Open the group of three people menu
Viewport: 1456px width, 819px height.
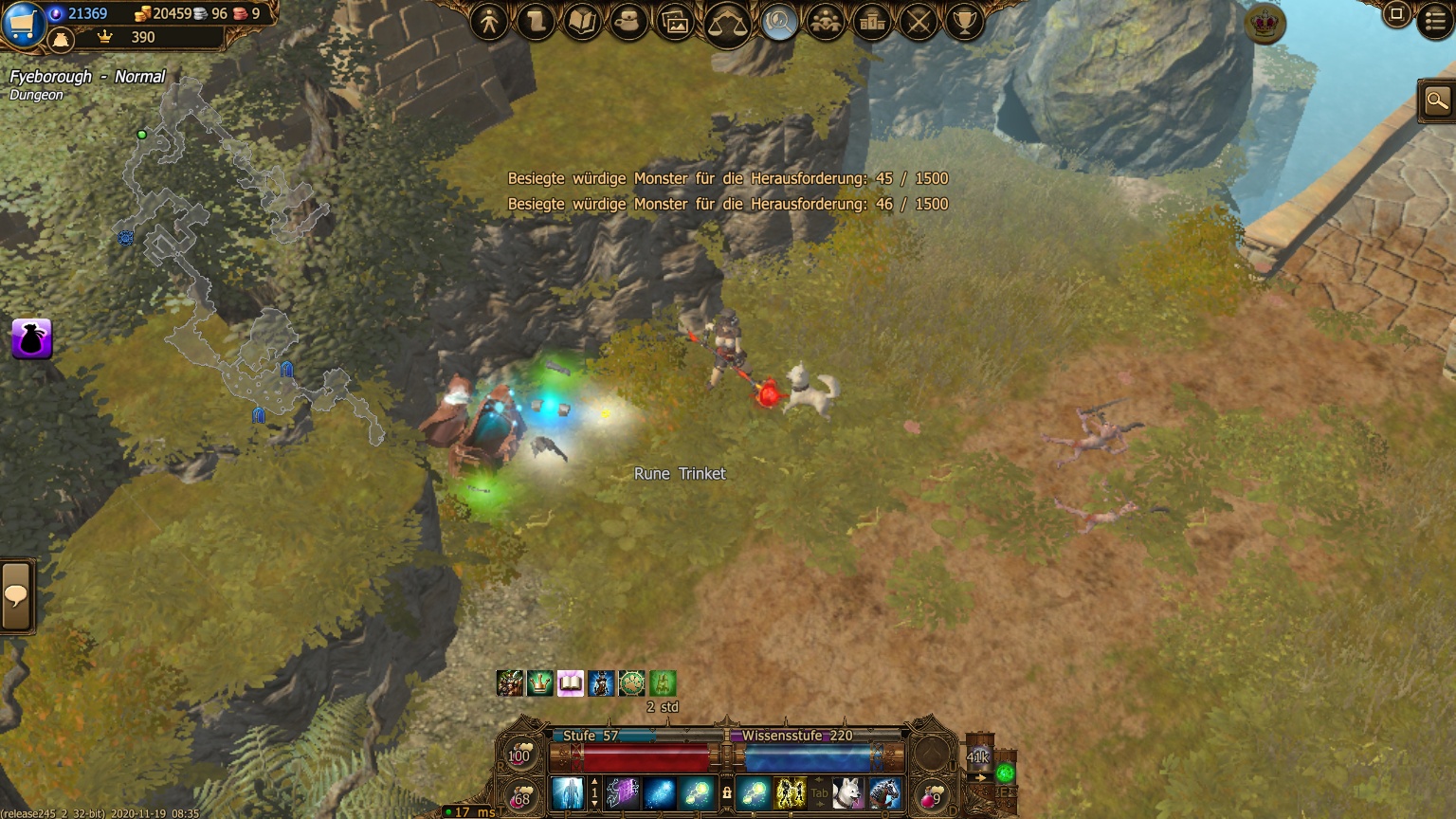[826, 21]
